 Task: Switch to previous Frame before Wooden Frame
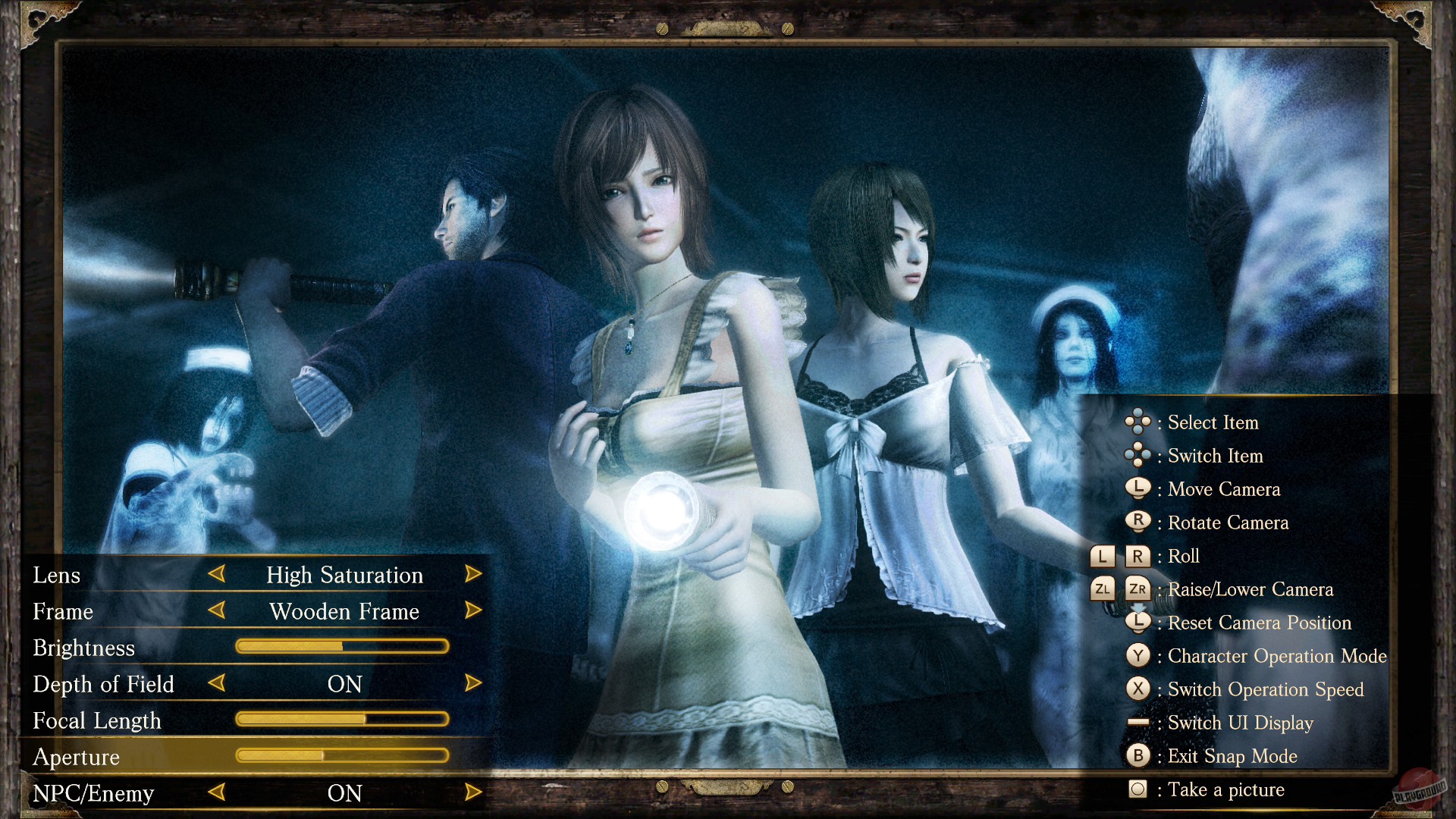pos(217,611)
